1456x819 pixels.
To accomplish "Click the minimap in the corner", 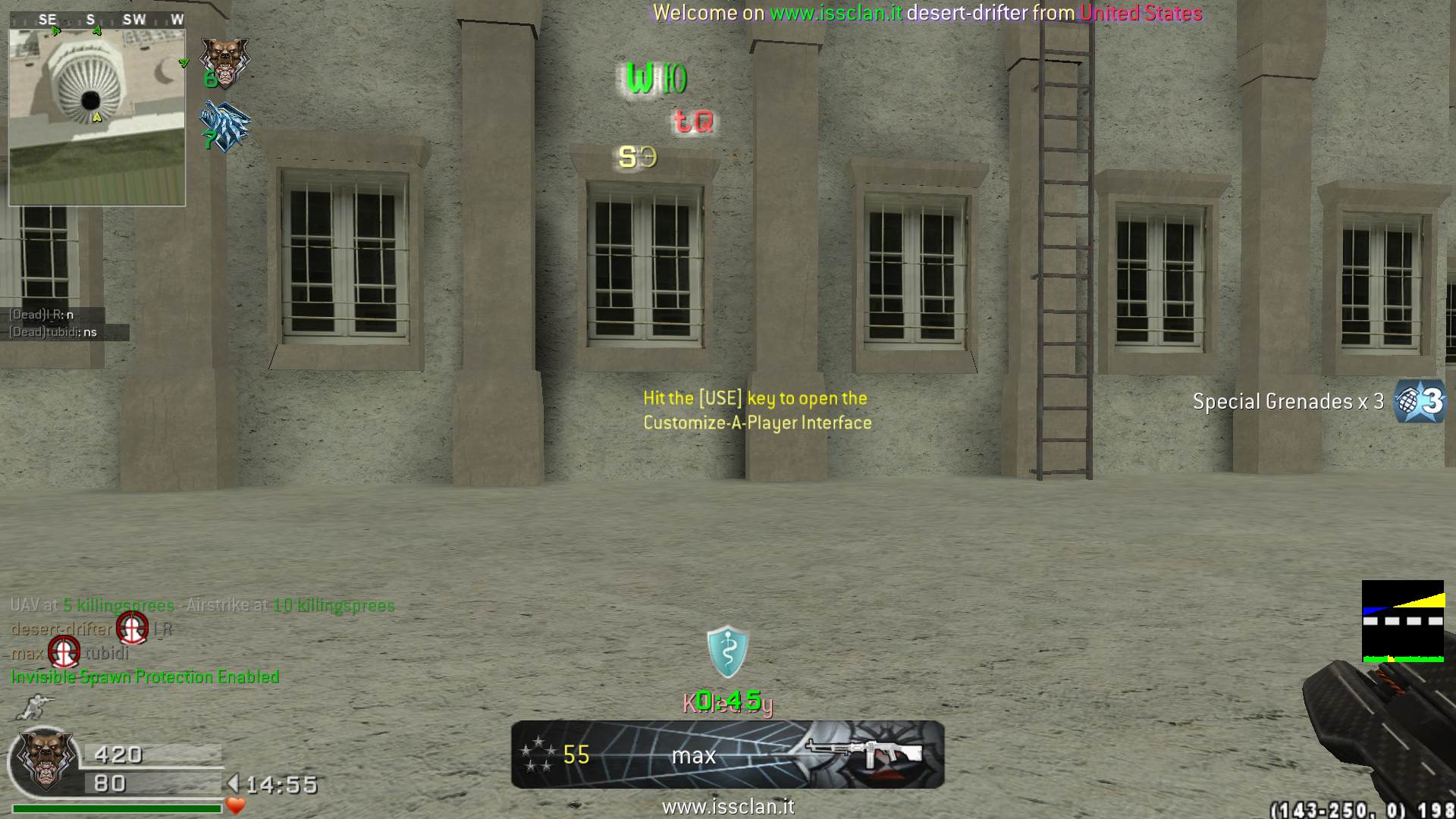I will (x=97, y=118).
